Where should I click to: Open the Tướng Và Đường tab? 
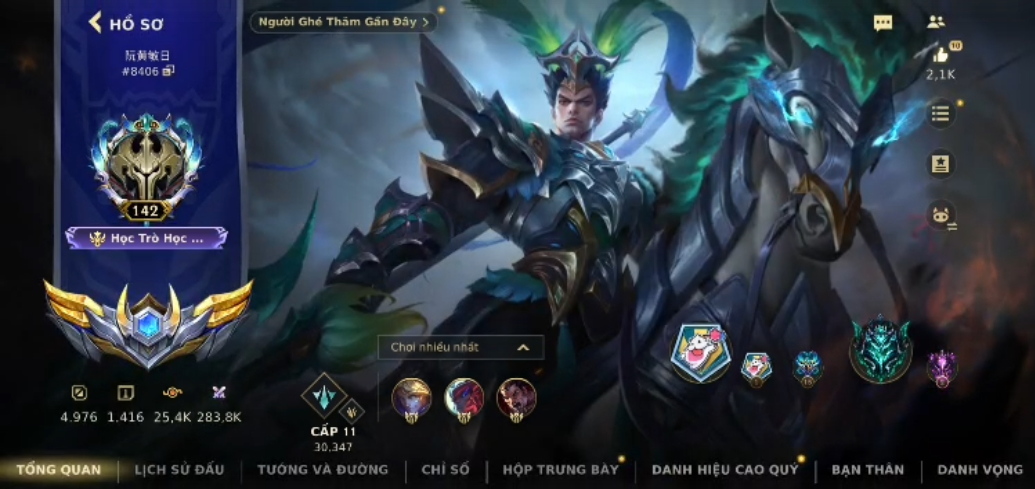[x=322, y=469]
